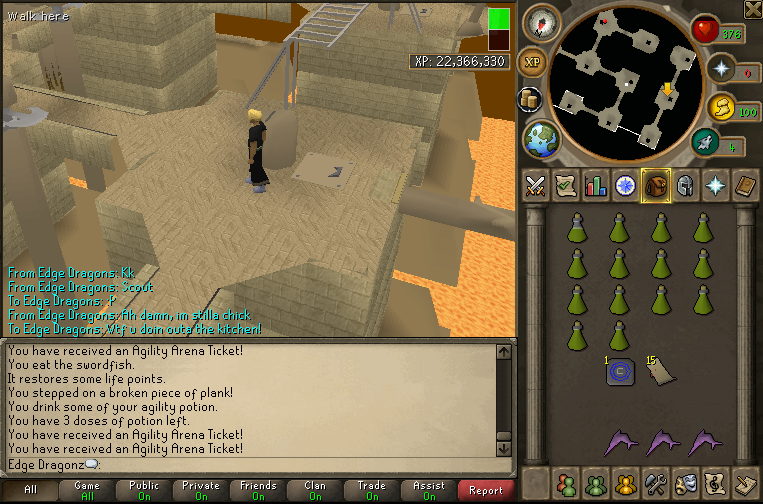
Task: Switch to the combat styles tab
Action: point(535,185)
